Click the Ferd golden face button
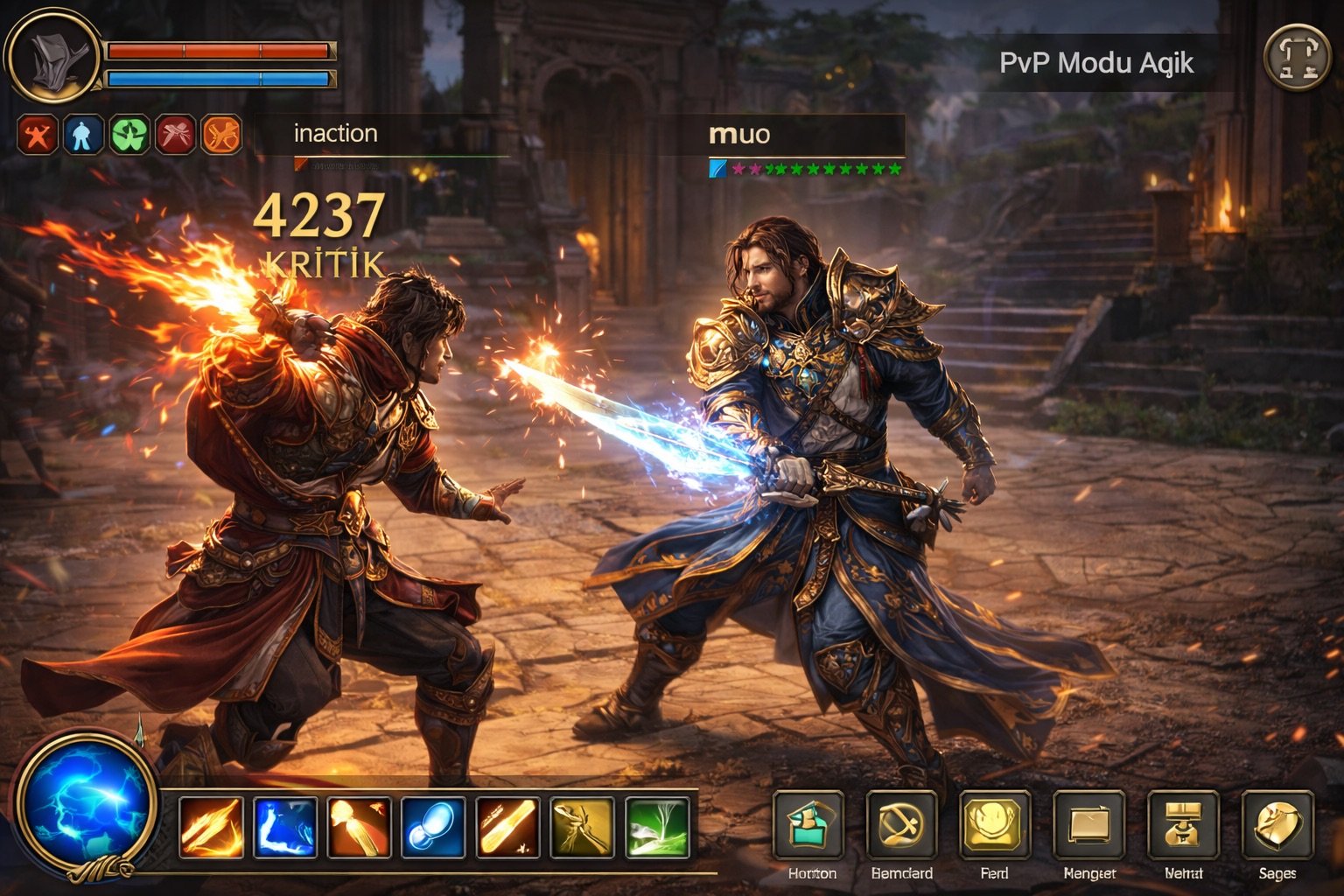 click(x=995, y=825)
